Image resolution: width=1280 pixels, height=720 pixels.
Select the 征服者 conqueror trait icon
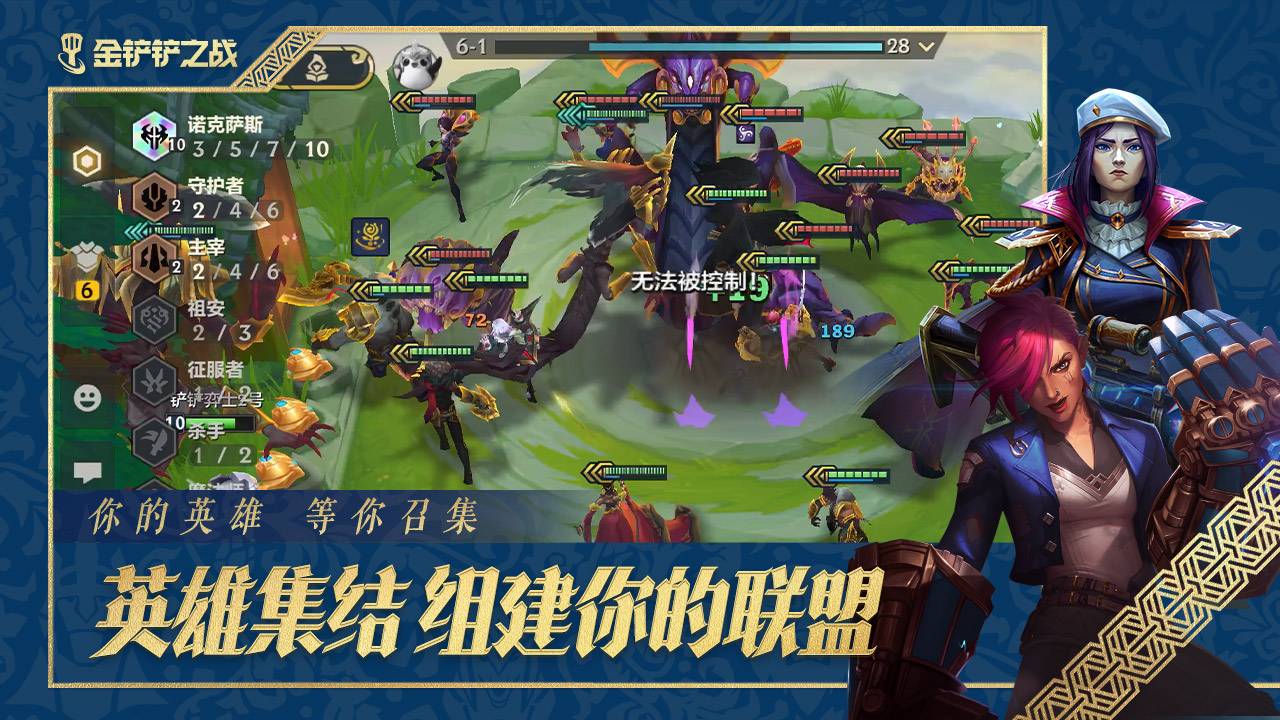pyautogui.click(x=154, y=378)
